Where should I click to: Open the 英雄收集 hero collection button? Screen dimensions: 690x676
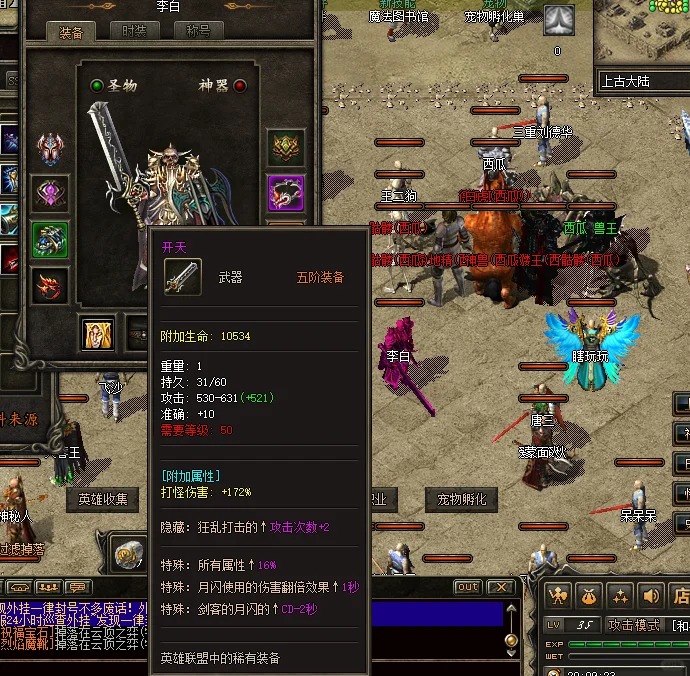pos(102,499)
